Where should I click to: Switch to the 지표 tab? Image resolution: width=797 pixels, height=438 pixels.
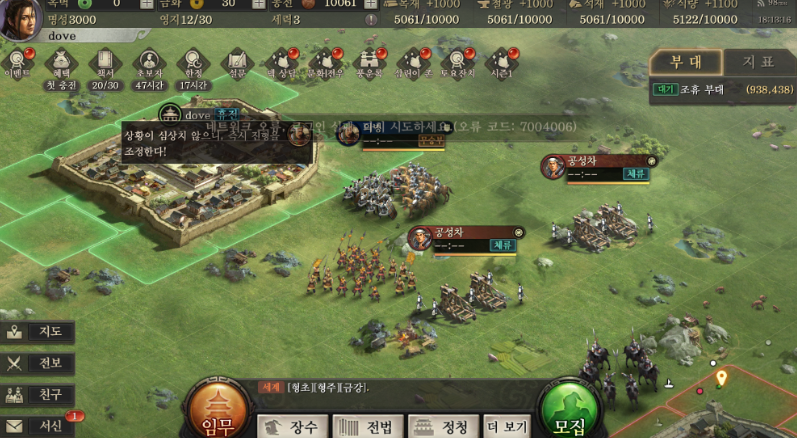tap(757, 62)
